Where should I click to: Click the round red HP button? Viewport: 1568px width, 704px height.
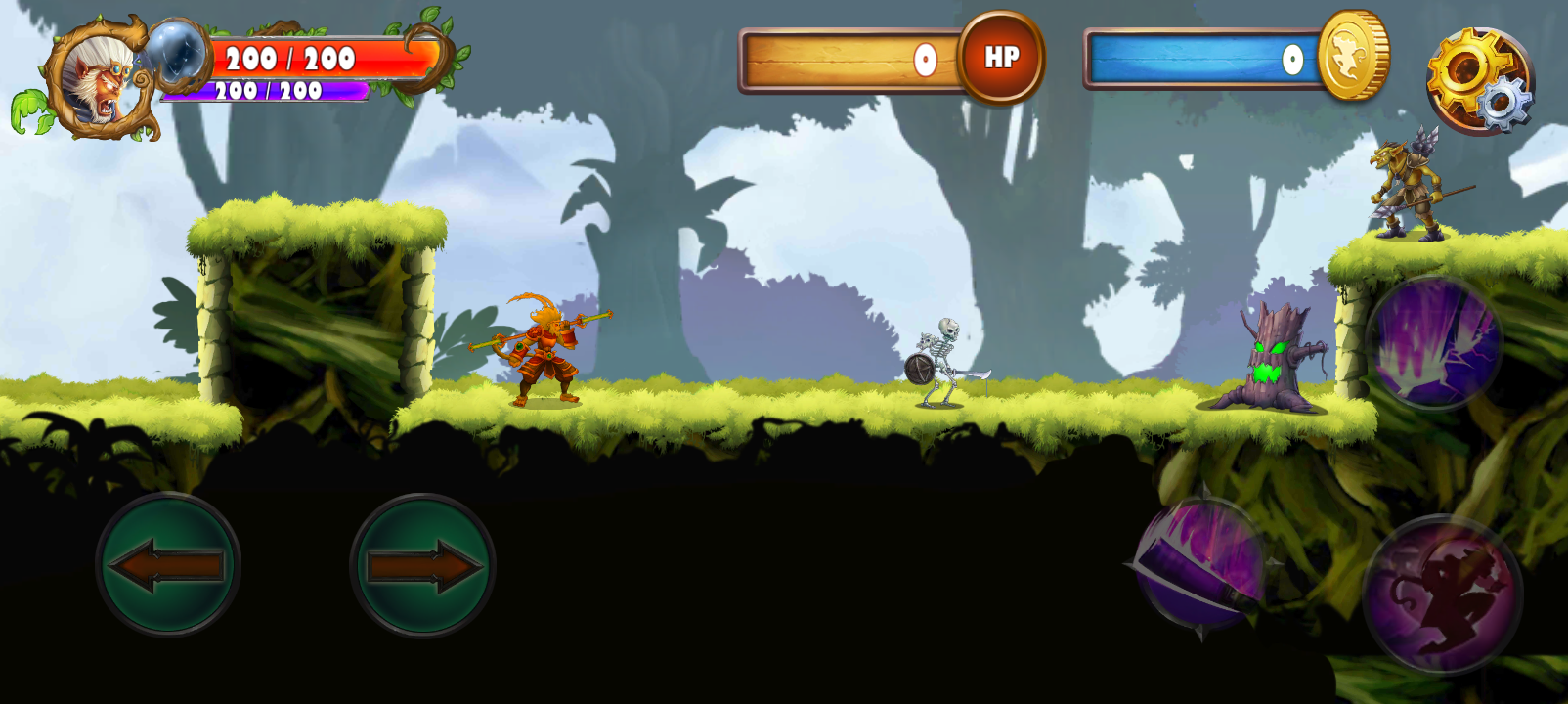point(1001,58)
